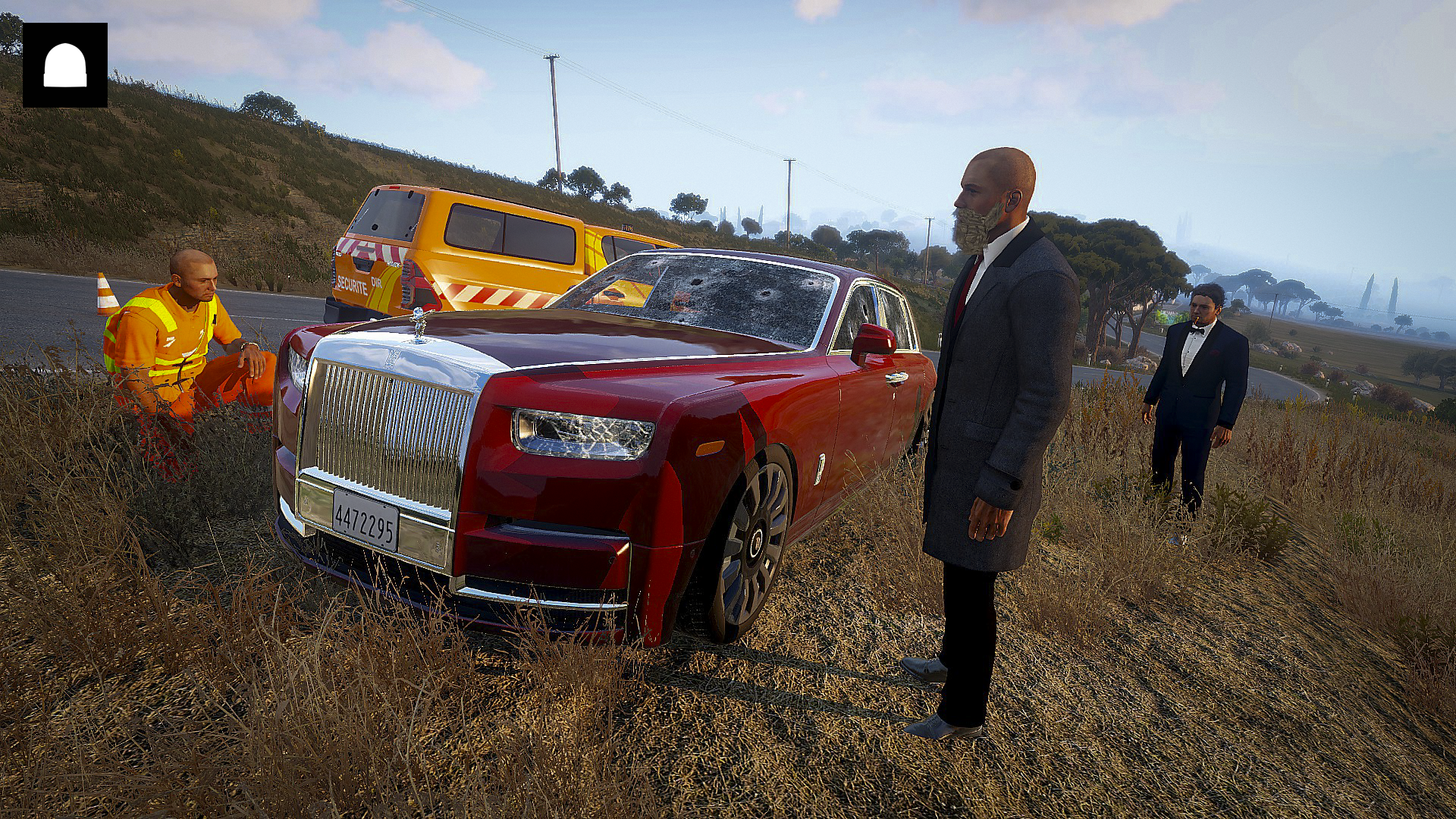This screenshot has height=819, width=1456.
Task: Click the white dome logo icon
Action: point(64,65)
